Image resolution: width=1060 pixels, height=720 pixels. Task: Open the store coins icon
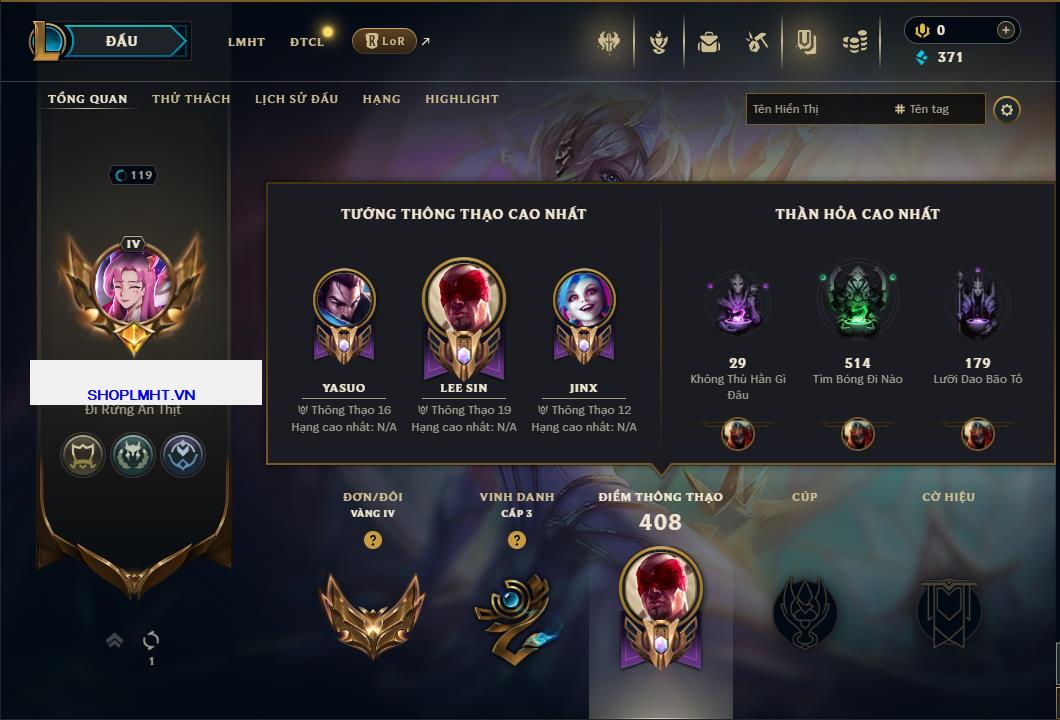[x=854, y=42]
